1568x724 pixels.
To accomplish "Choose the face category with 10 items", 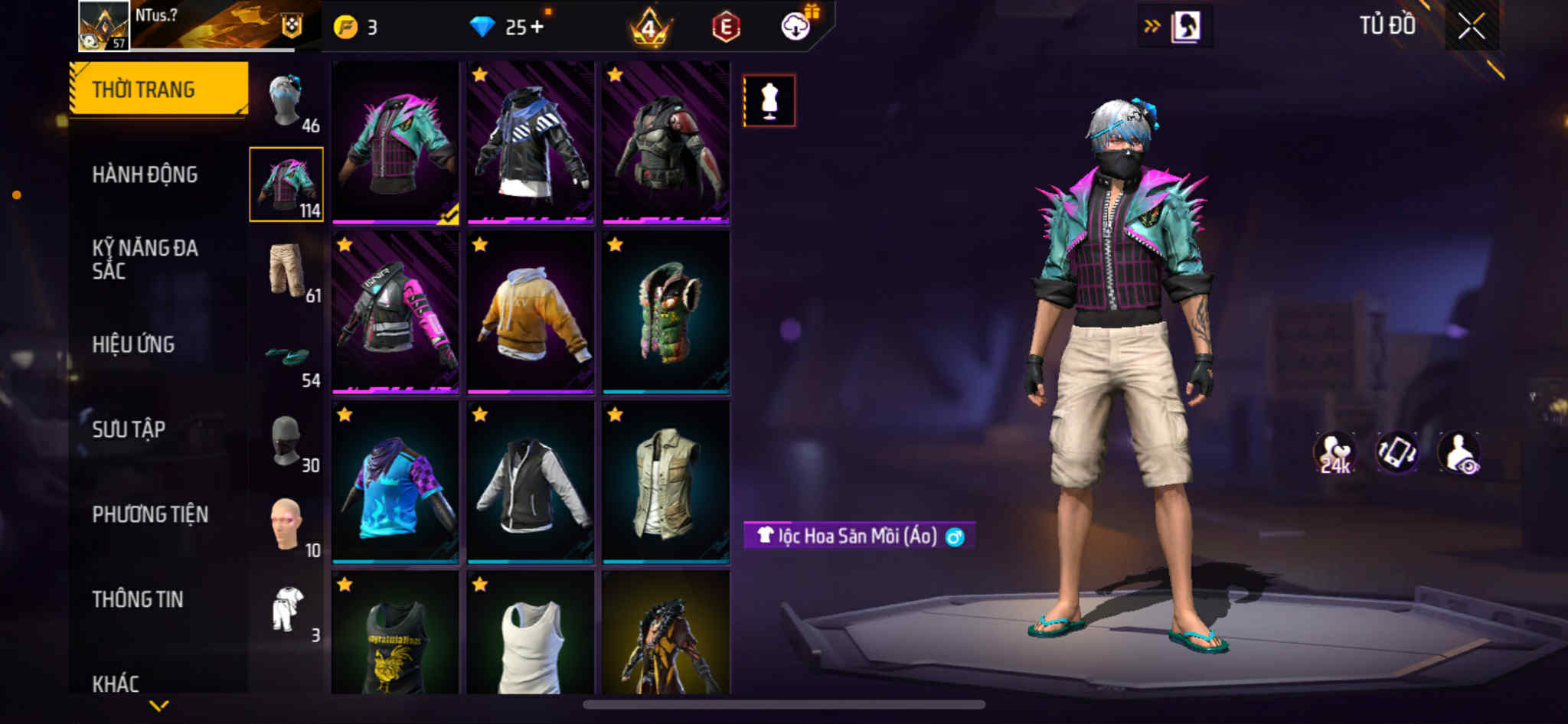I will coord(287,526).
